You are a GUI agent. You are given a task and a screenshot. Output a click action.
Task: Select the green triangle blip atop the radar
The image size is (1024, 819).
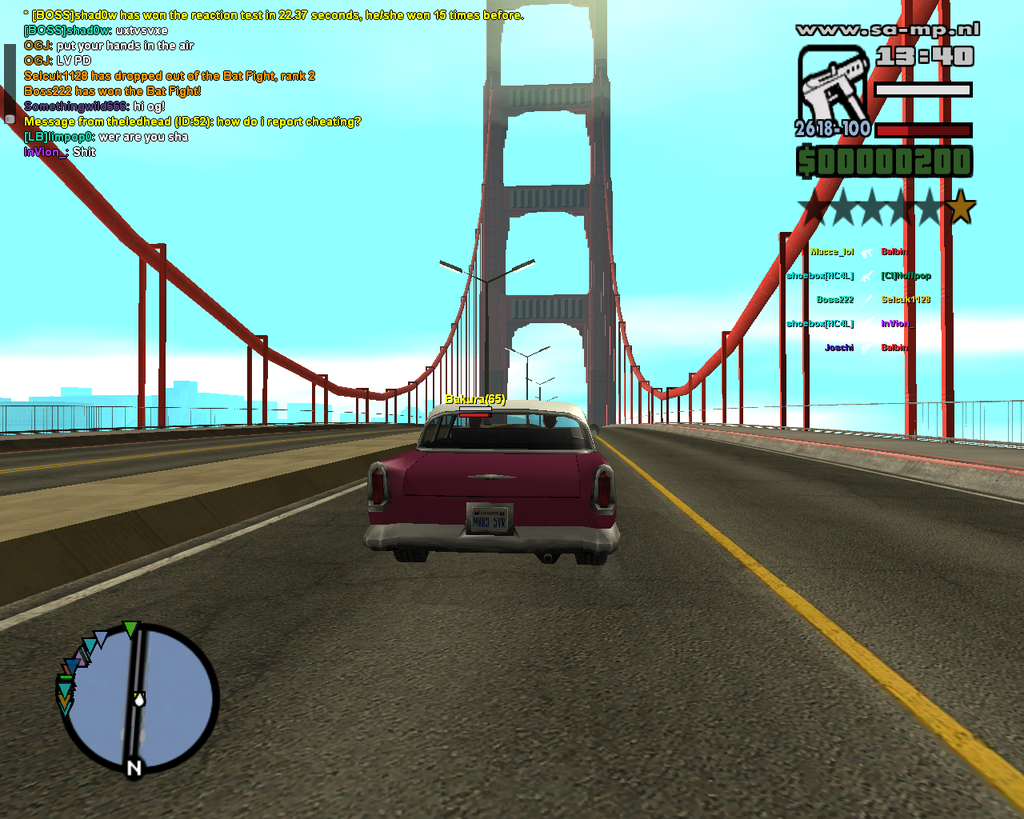tap(130, 629)
